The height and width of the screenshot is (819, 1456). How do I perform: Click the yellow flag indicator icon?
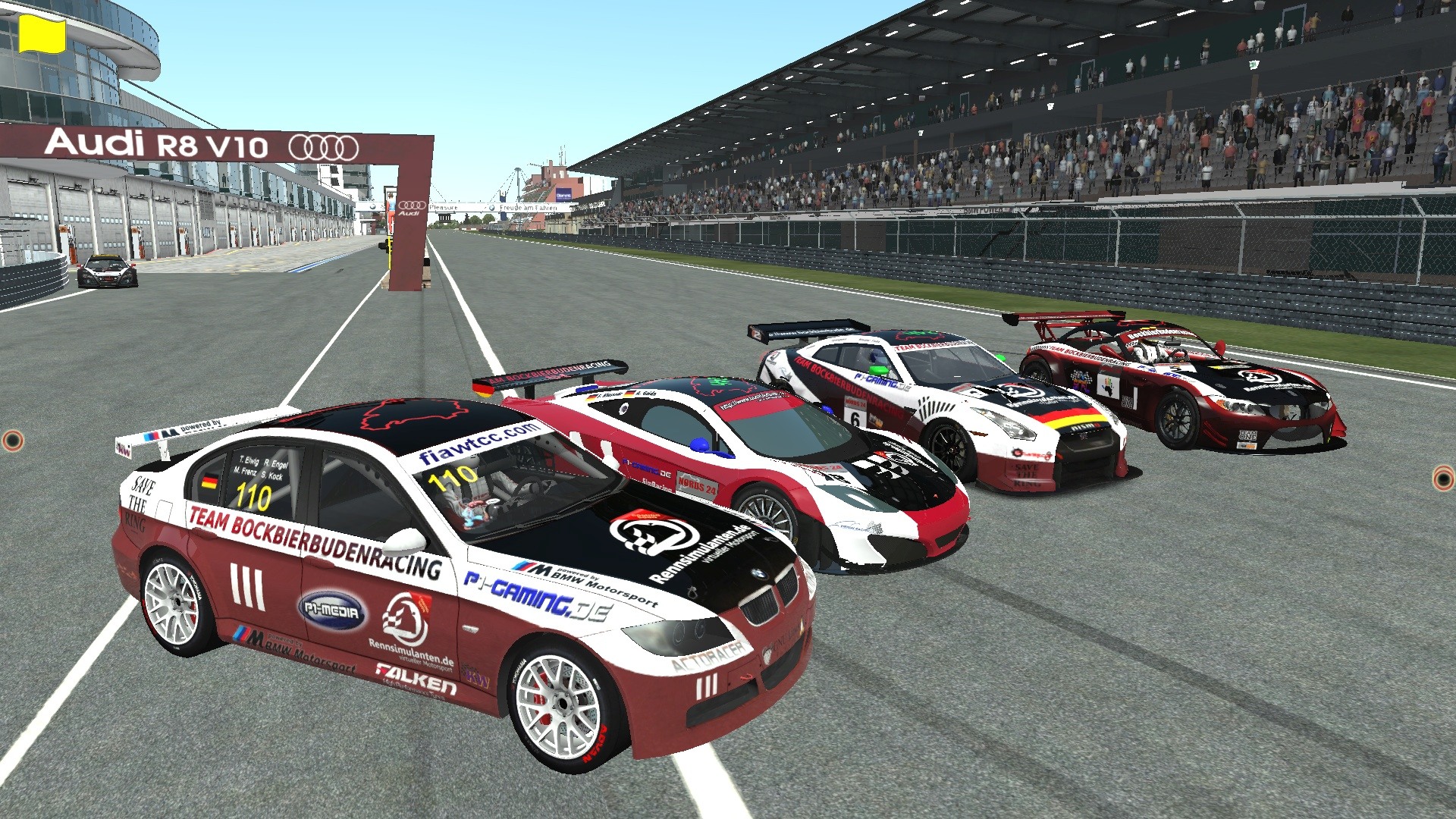(42, 35)
